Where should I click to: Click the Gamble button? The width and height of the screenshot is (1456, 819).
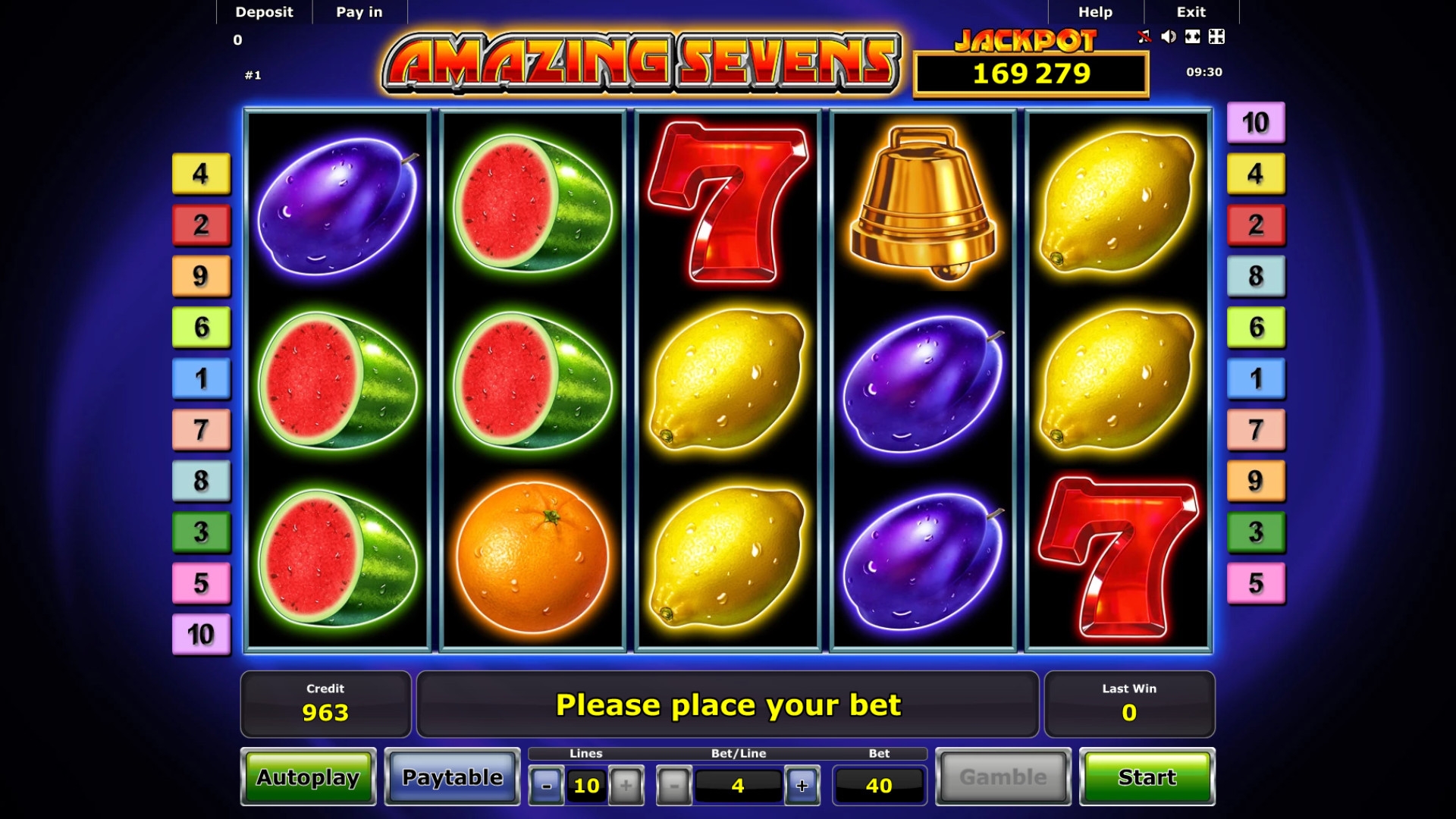pyautogui.click(x=1003, y=777)
